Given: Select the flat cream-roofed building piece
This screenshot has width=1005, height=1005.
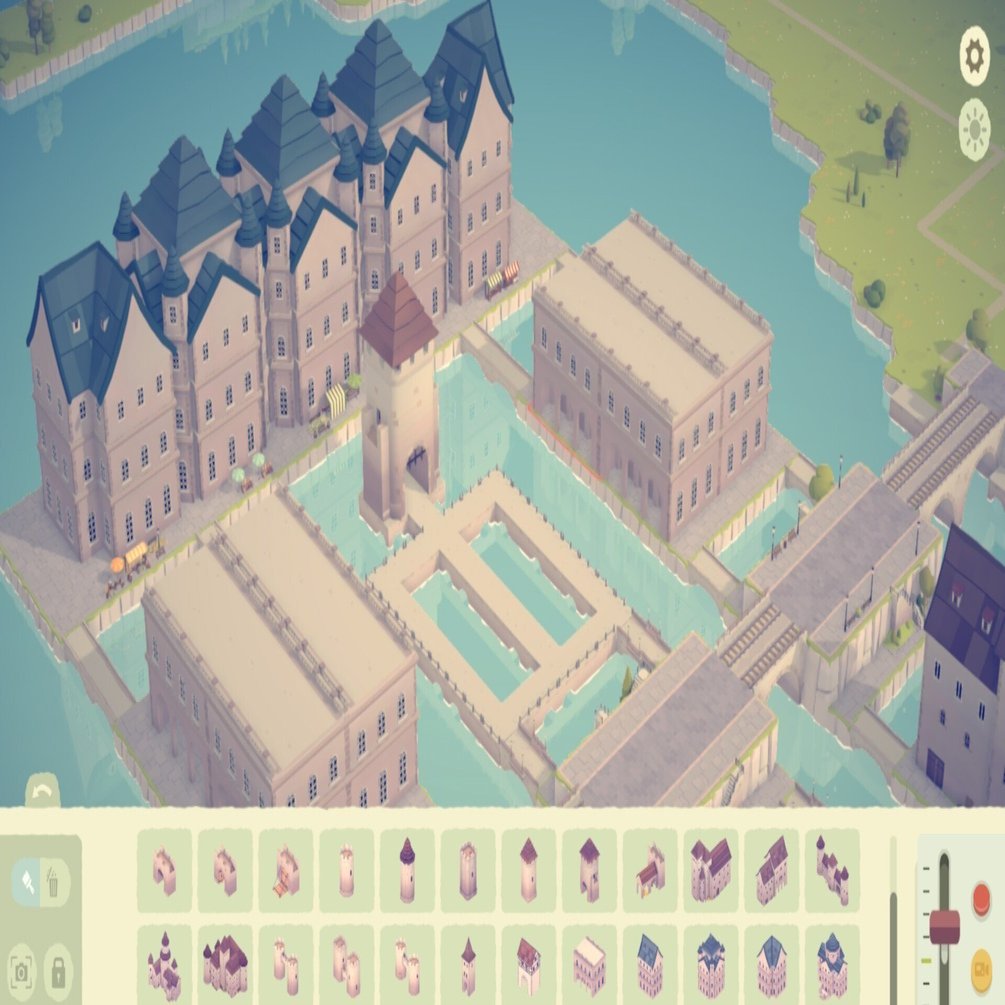Looking at the screenshot, I should [589, 965].
